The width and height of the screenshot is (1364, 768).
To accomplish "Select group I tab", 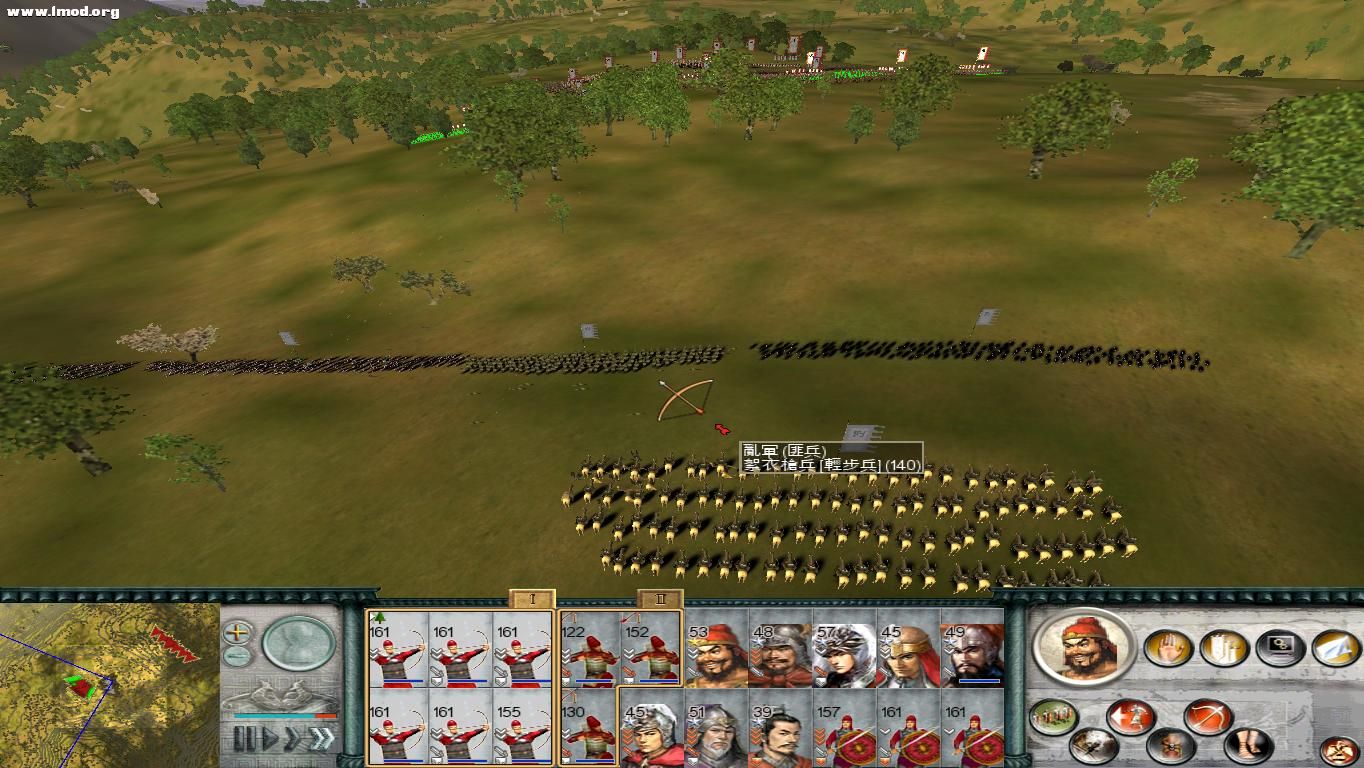I will [532, 599].
